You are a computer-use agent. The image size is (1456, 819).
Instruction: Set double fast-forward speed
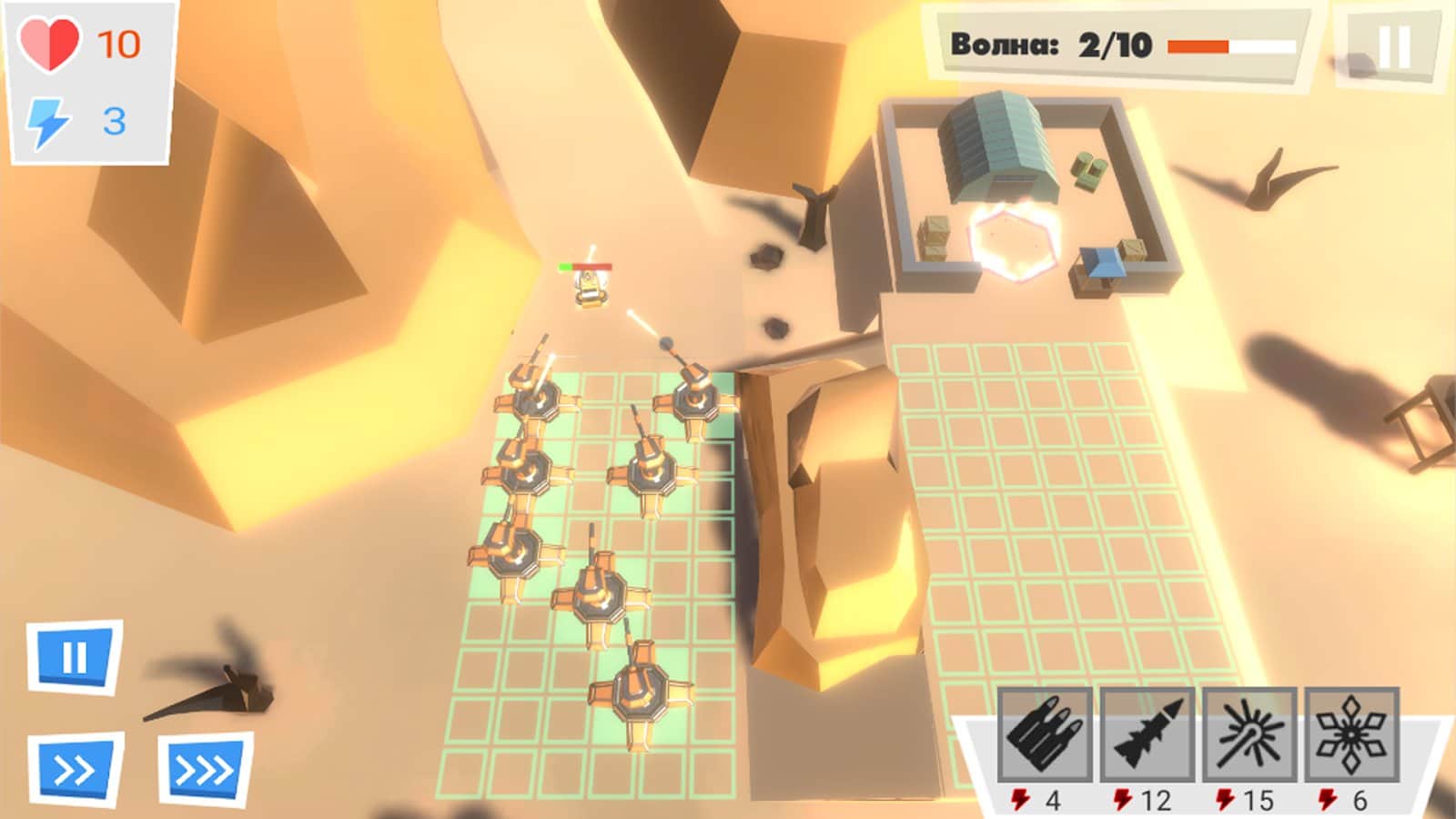pyautogui.click(x=76, y=771)
